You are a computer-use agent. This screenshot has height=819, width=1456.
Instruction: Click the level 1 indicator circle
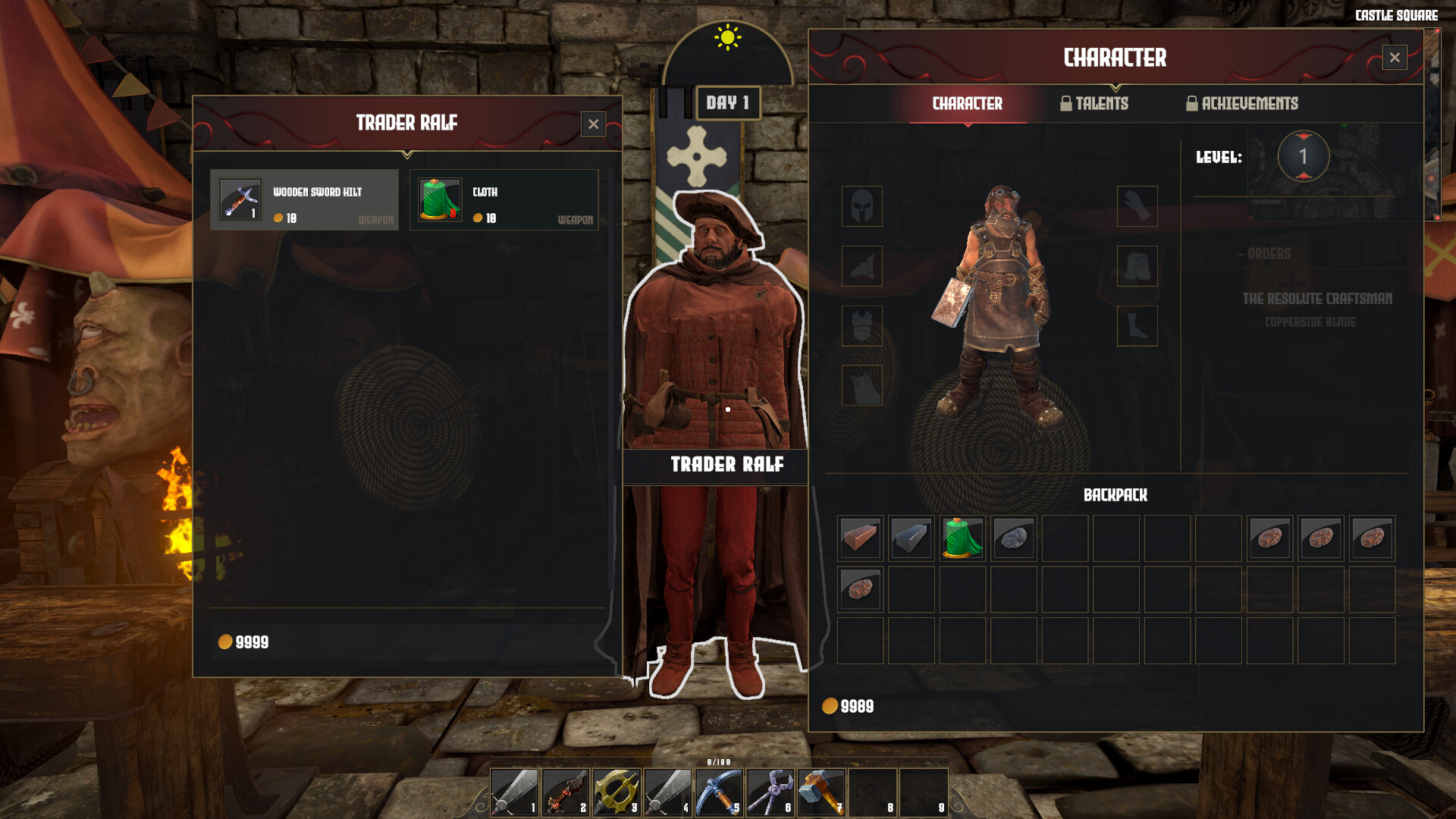[x=1304, y=156]
